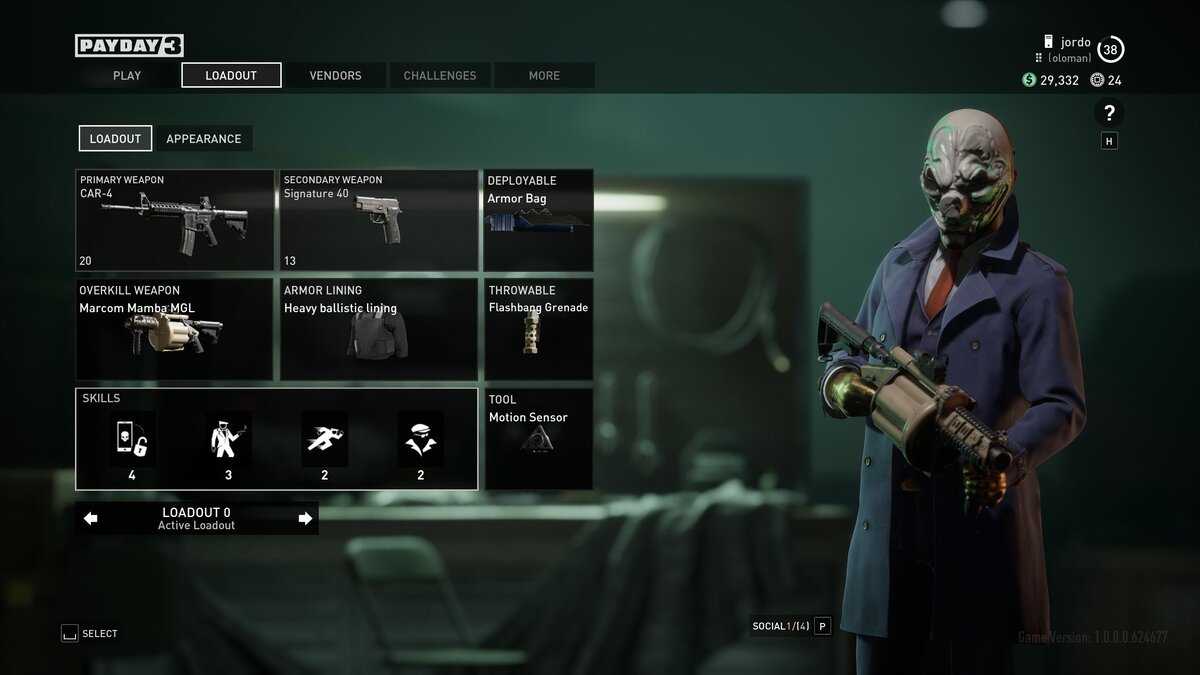Open the jordo player profile
This screenshot has height=675, width=1200.
[1075, 43]
